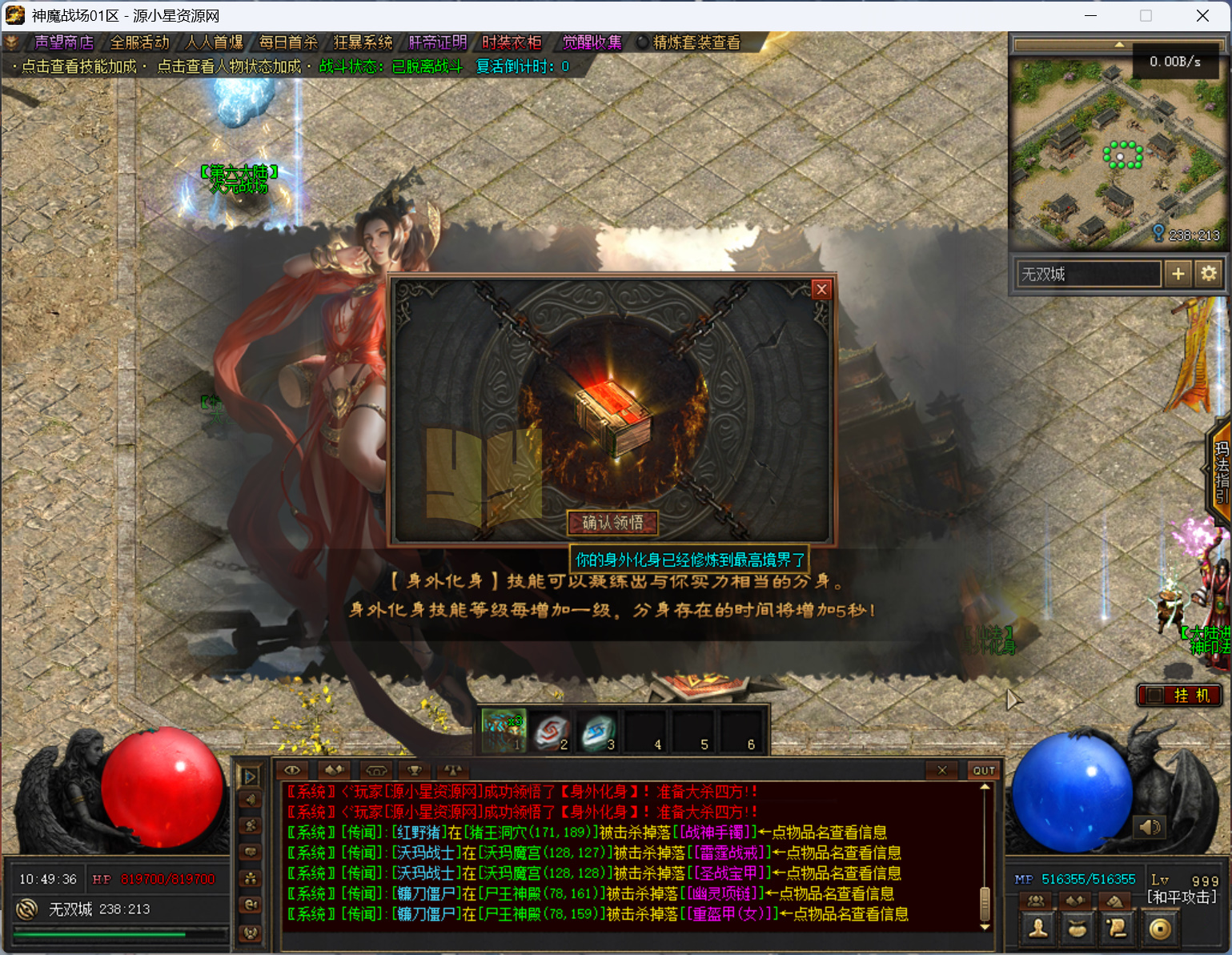Open the 全服活动 server events menu

click(x=139, y=42)
